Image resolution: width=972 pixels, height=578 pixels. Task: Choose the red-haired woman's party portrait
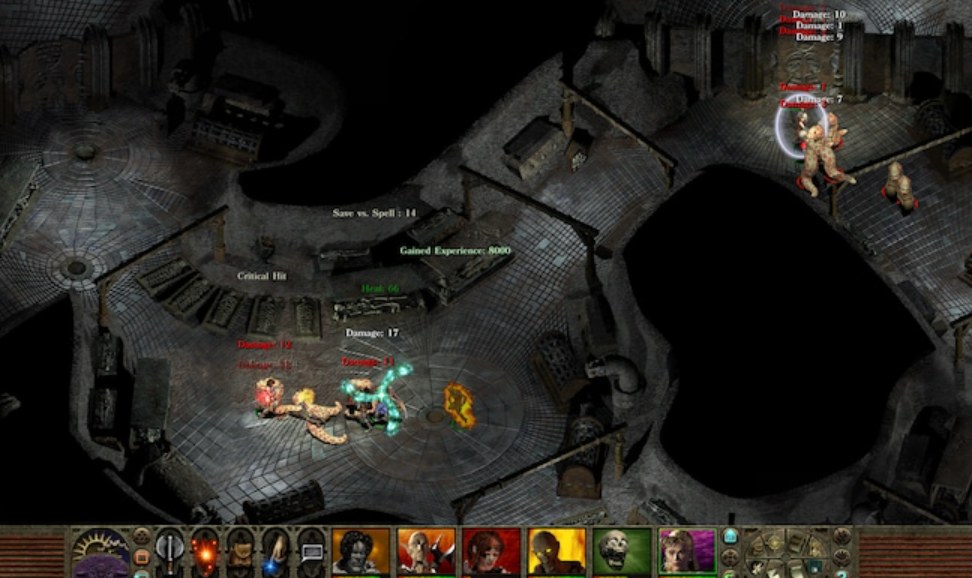pyautogui.click(x=491, y=551)
